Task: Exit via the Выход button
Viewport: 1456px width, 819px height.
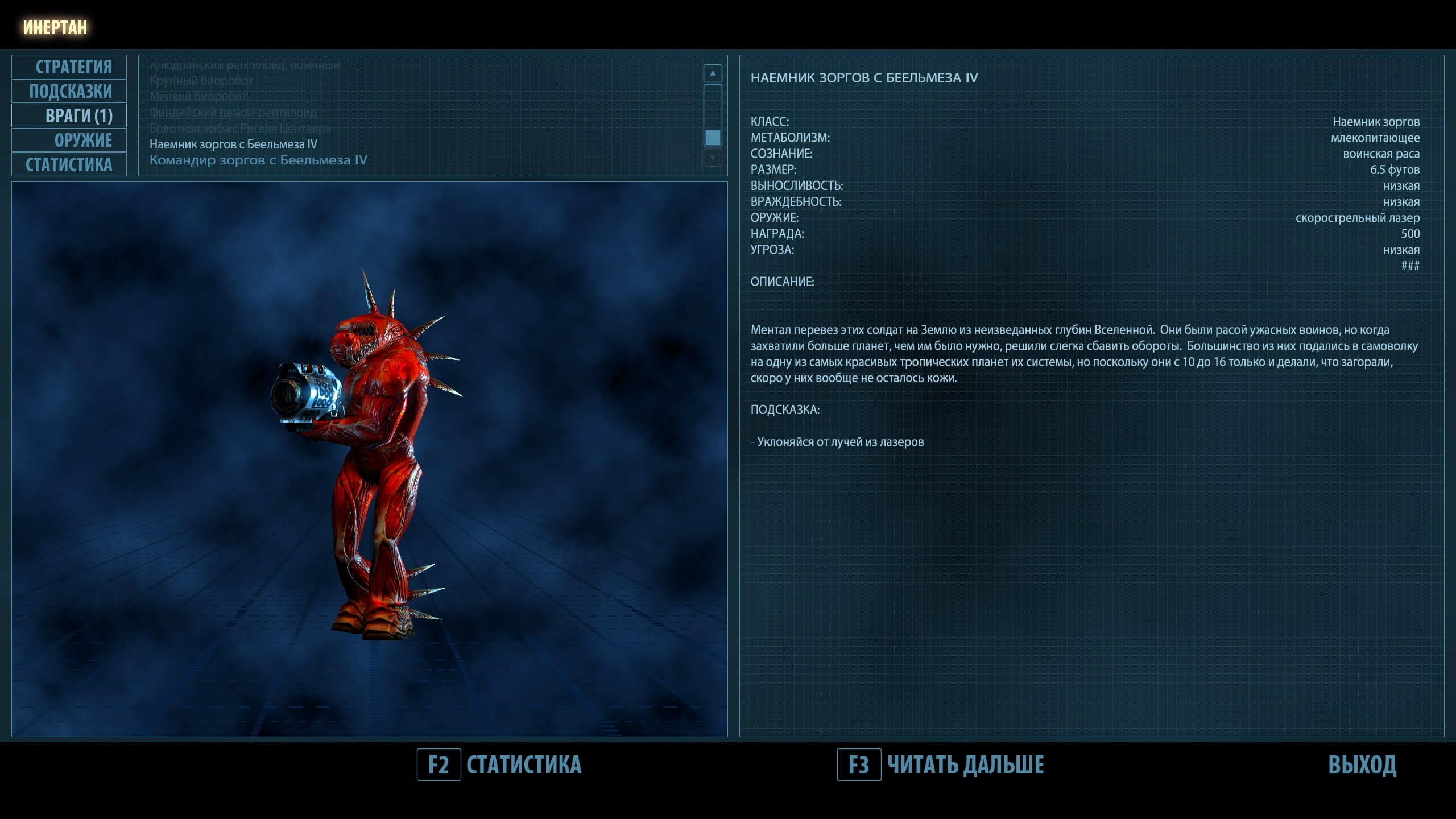Action: click(x=1362, y=765)
